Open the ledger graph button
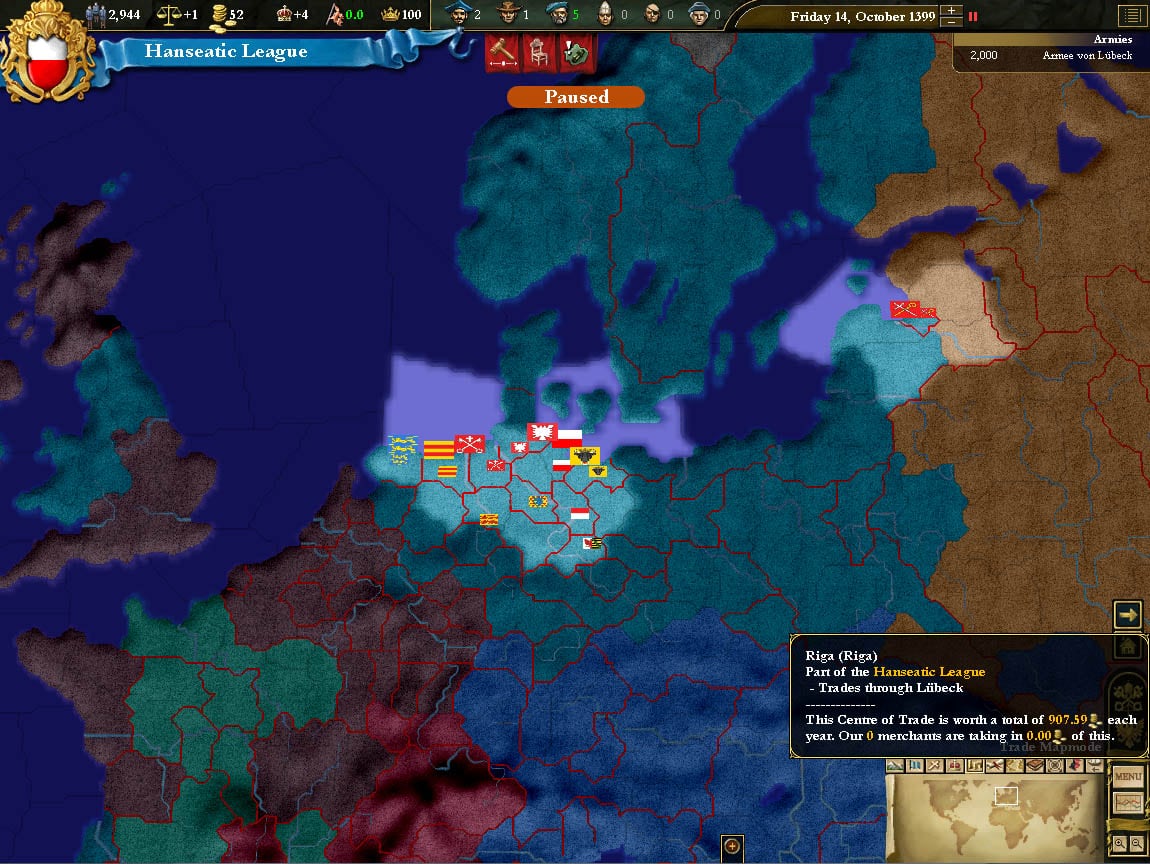 tap(1128, 802)
